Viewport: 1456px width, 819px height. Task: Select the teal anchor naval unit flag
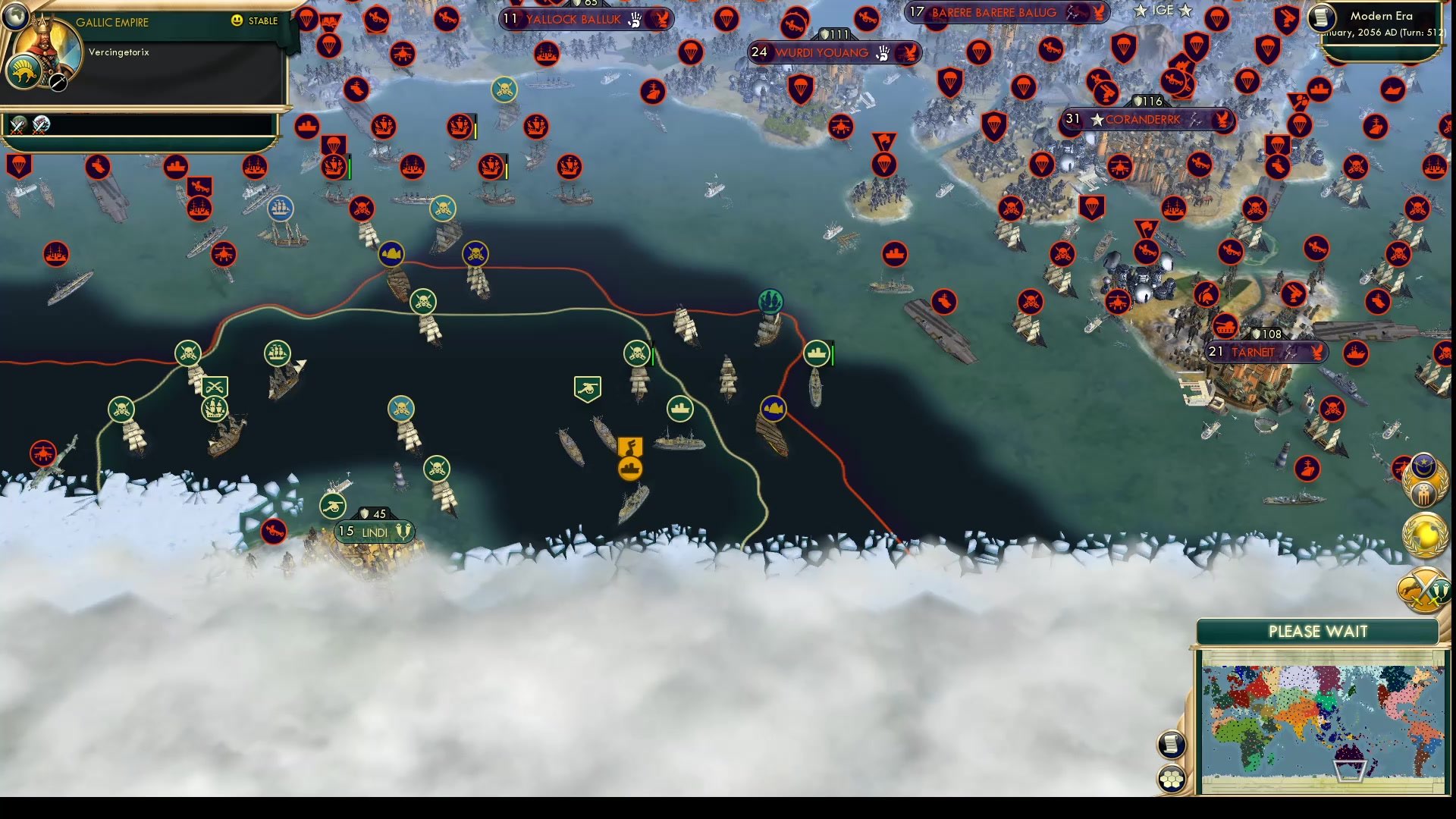coord(770,300)
